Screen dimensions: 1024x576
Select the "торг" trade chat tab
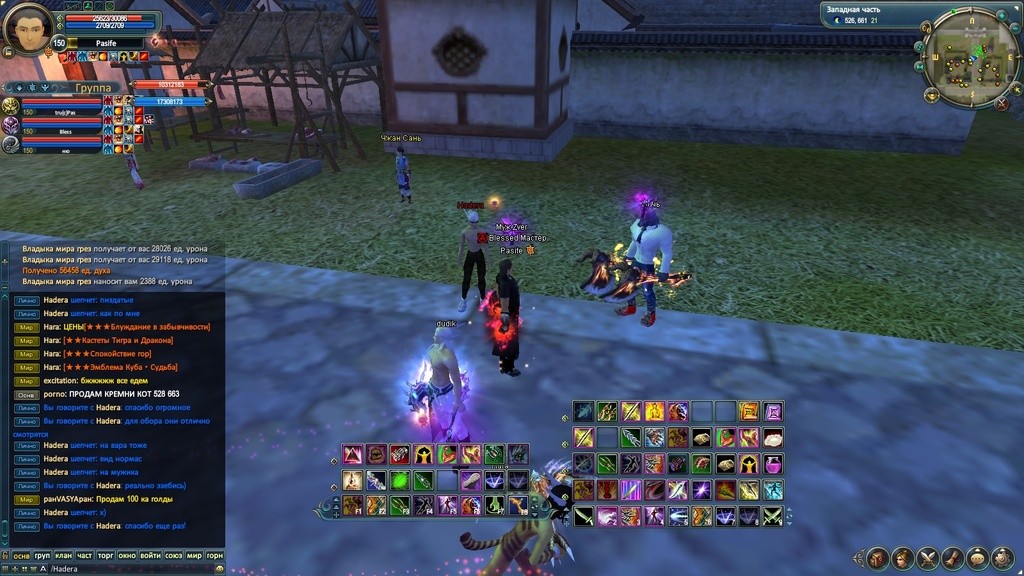(x=107, y=555)
